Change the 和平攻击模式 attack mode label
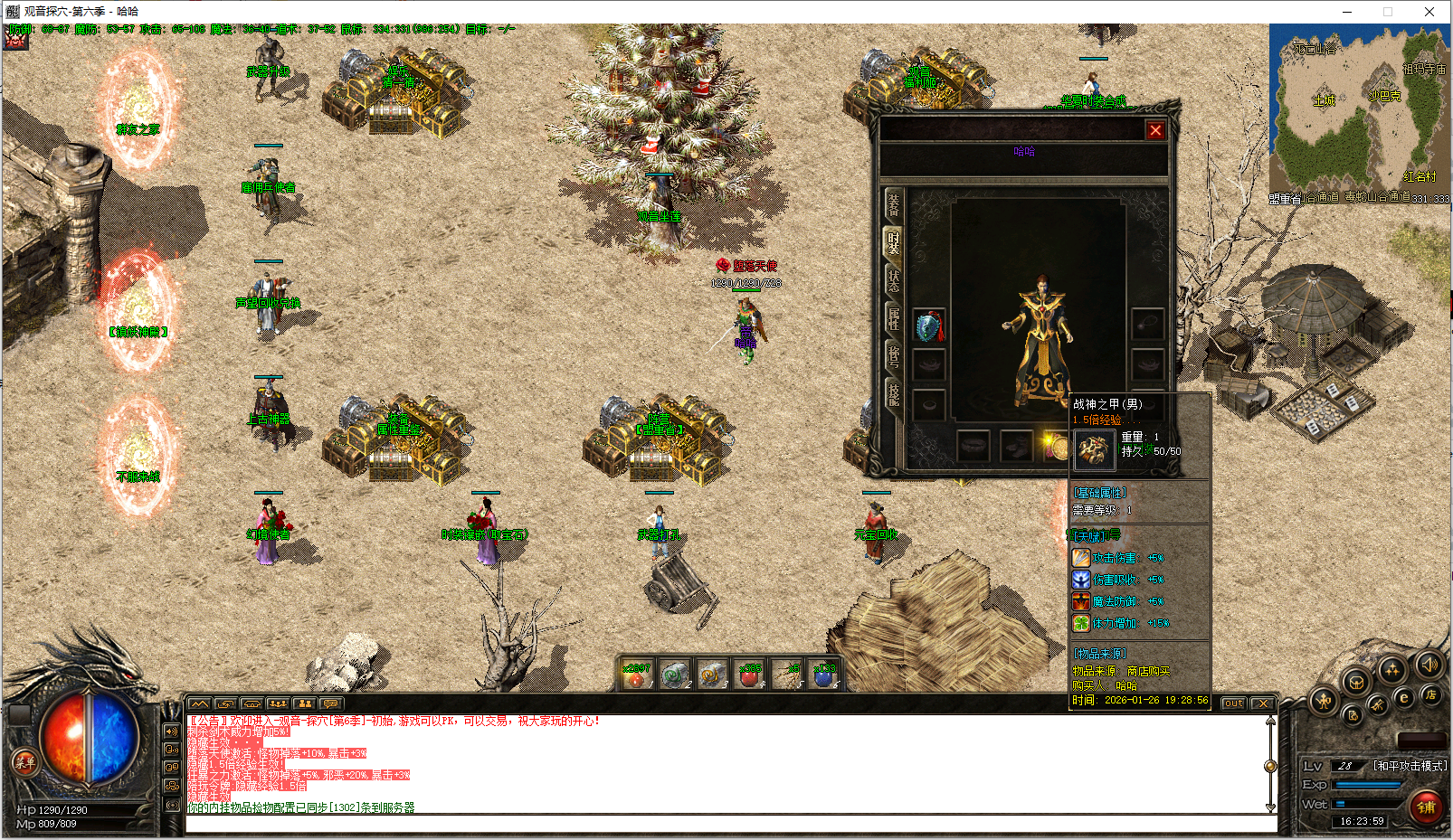This screenshot has width=1453, height=840. click(x=1410, y=766)
